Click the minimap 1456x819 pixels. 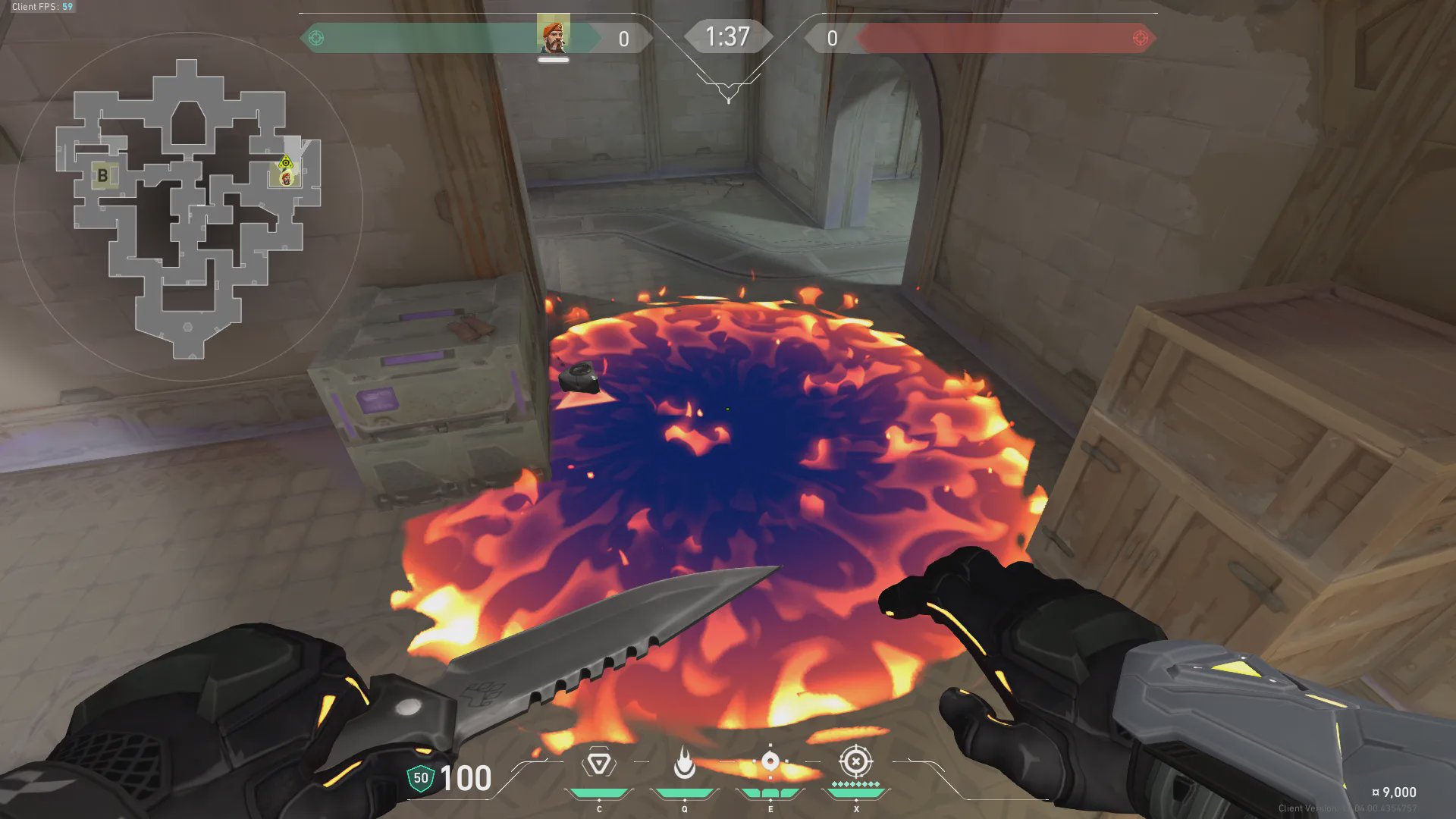point(188,206)
